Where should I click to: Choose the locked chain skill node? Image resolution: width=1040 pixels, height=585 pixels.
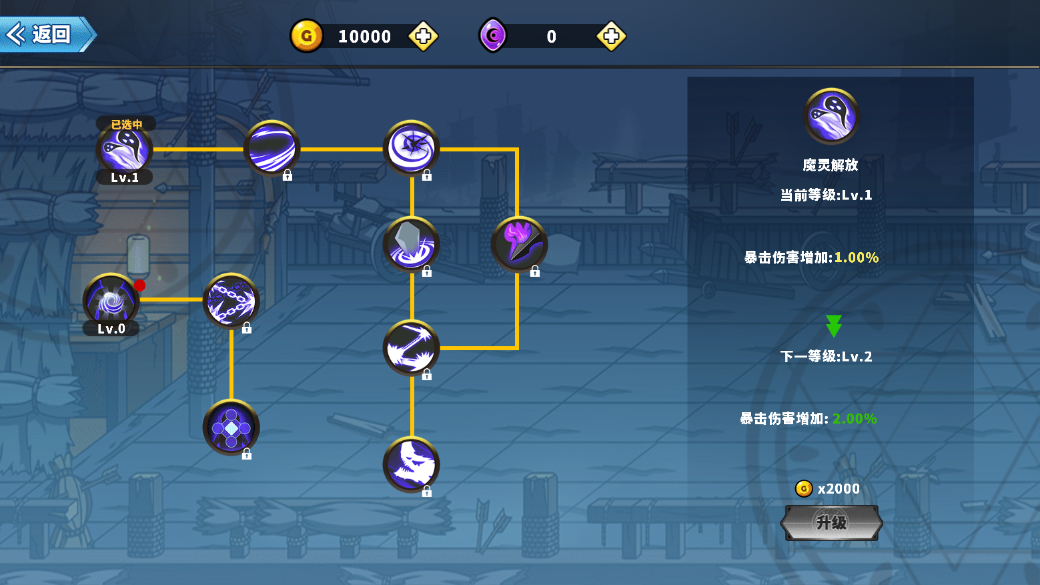pyautogui.click(x=231, y=300)
